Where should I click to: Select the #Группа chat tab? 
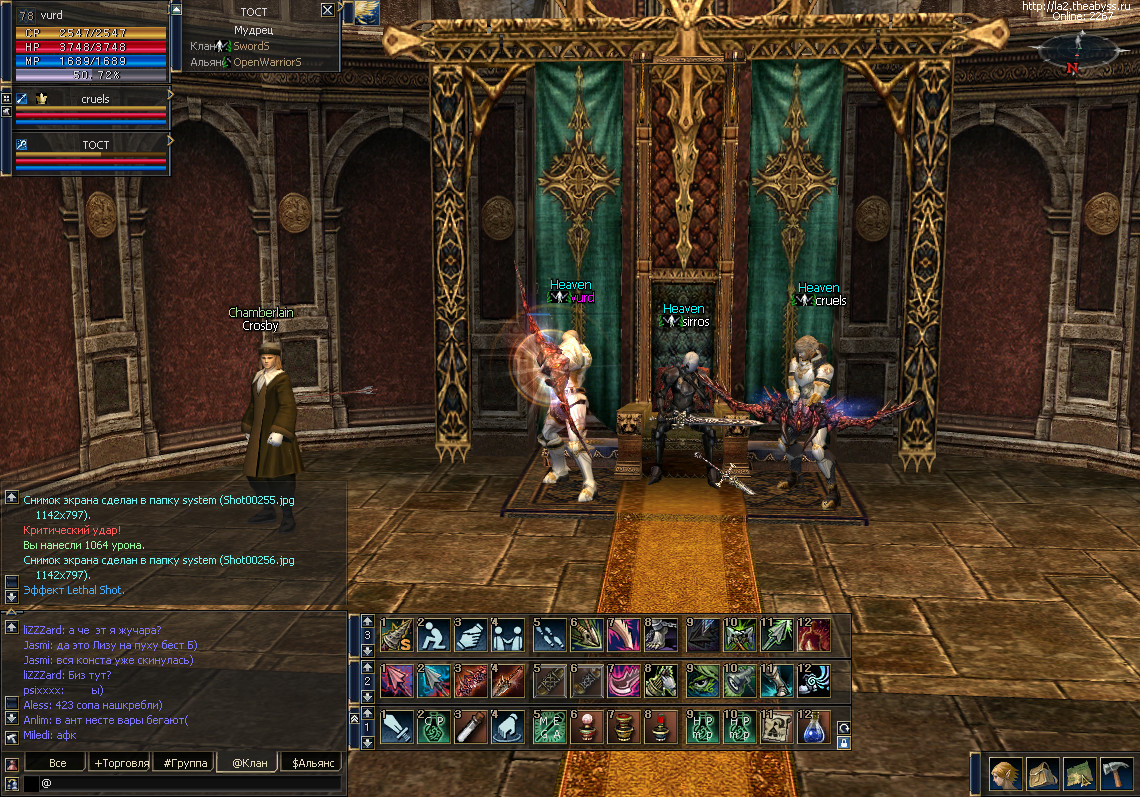pyautogui.click(x=186, y=763)
